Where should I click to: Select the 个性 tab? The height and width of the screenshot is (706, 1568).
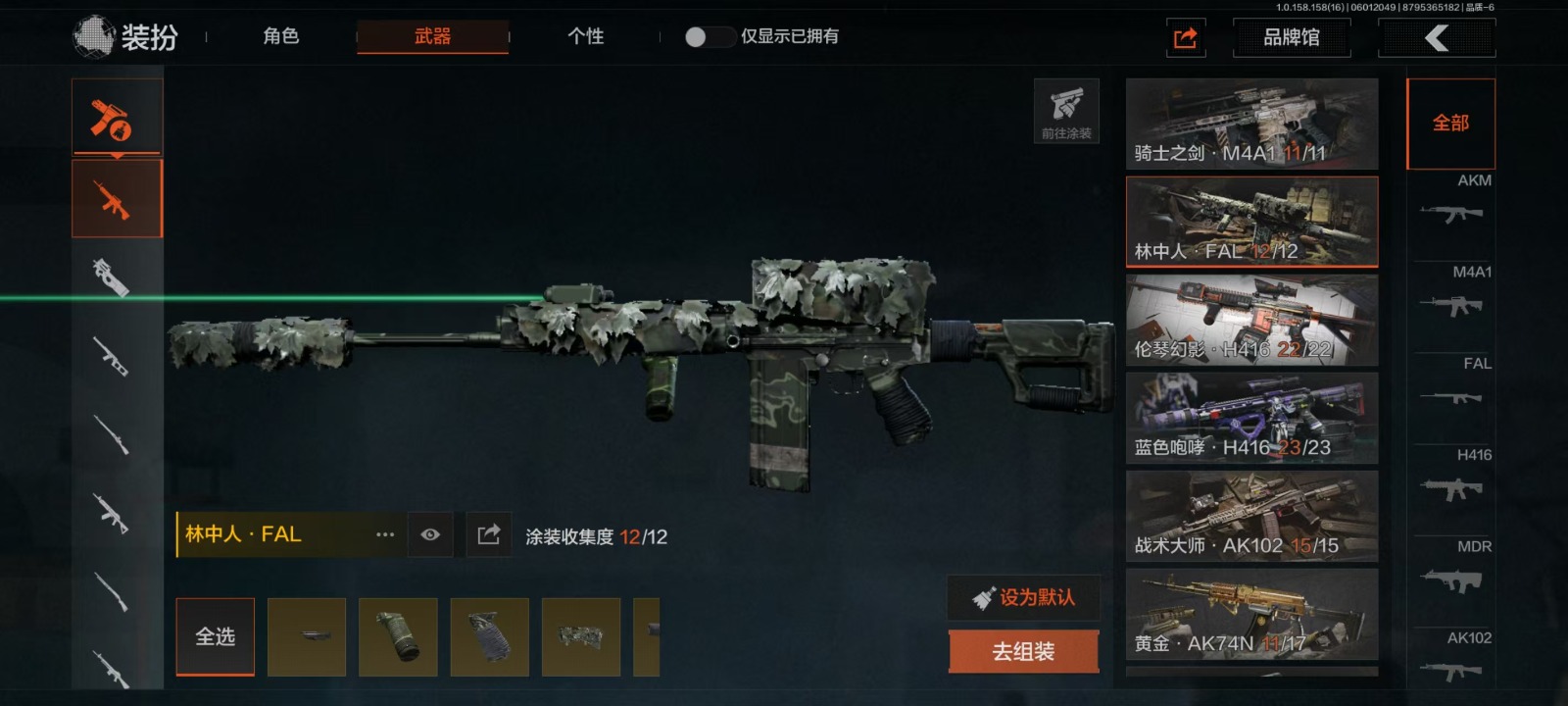coord(585,36)
